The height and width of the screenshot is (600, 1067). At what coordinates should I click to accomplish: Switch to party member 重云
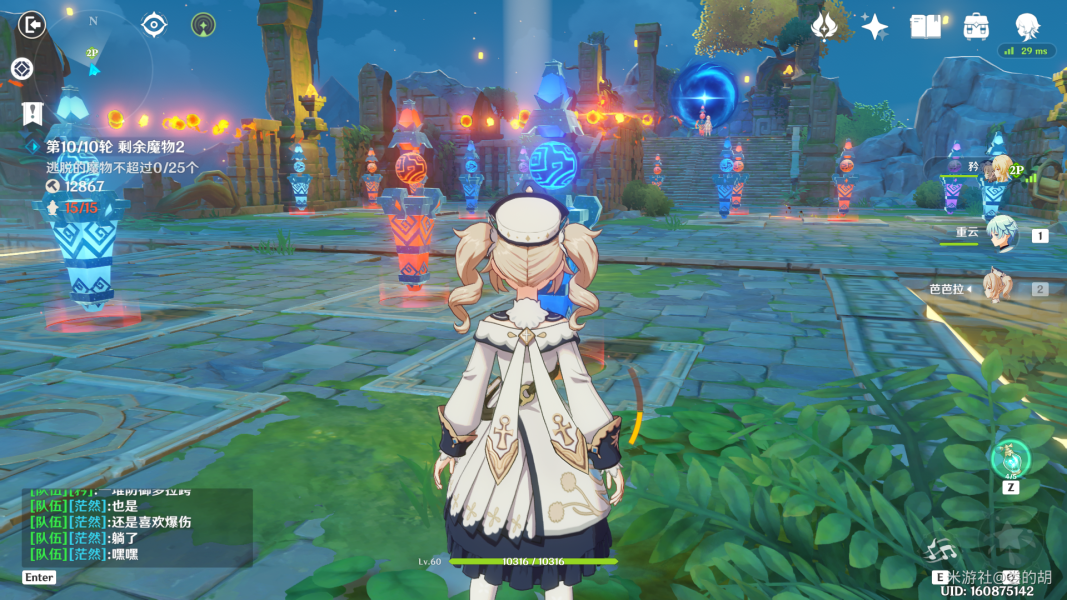[x=1001, y=235]
